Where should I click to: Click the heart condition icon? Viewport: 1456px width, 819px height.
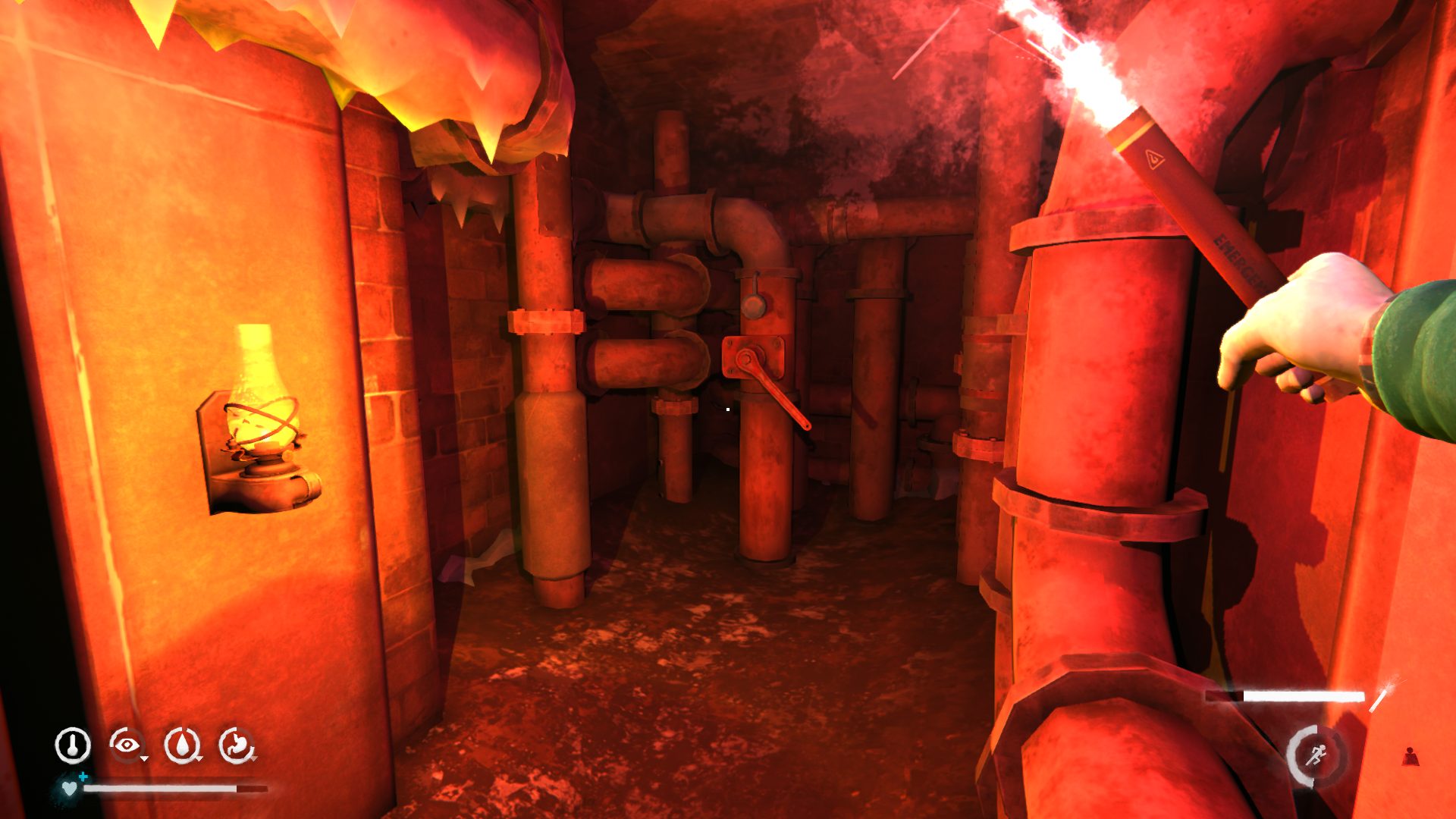pyautogui.click(x=70, y=789)
